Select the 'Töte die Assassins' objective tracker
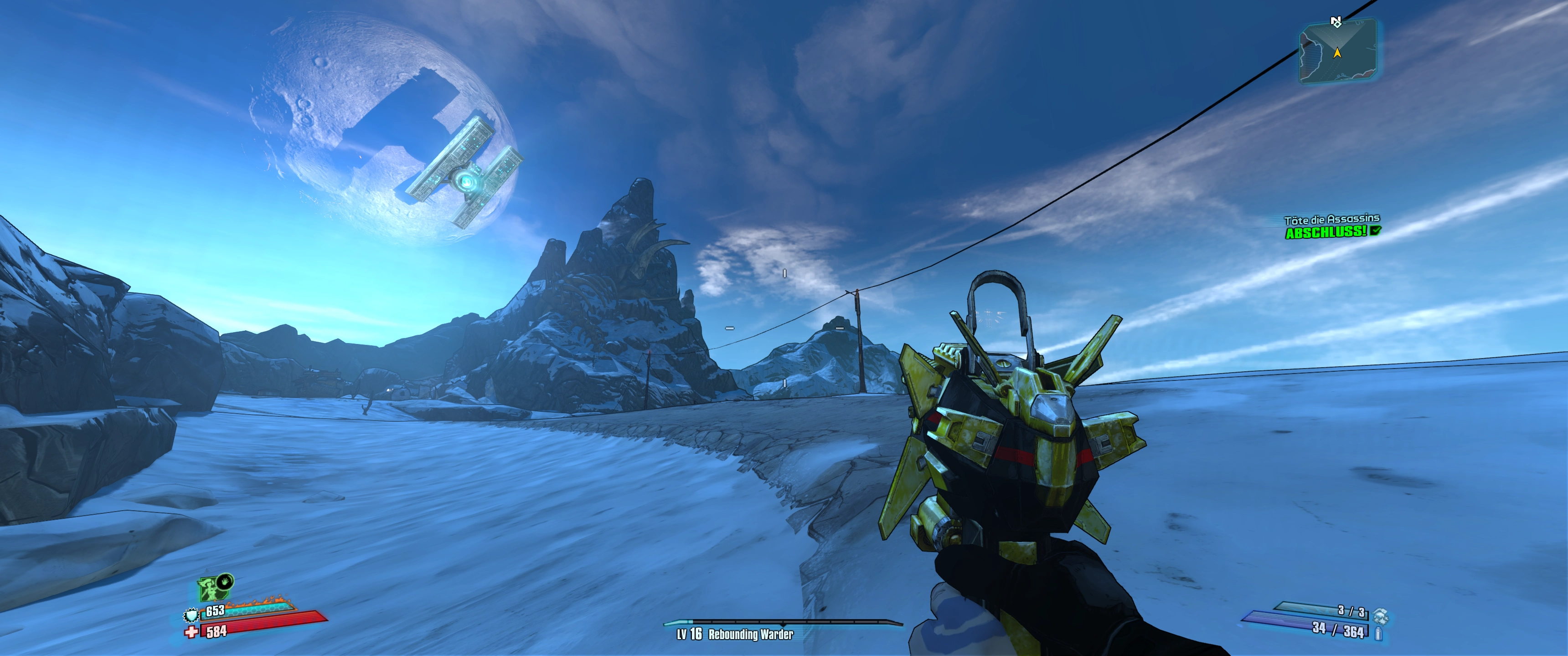Image resolution: width=1568 pixels, height=656 pixels. click(x=1331, y=220)
